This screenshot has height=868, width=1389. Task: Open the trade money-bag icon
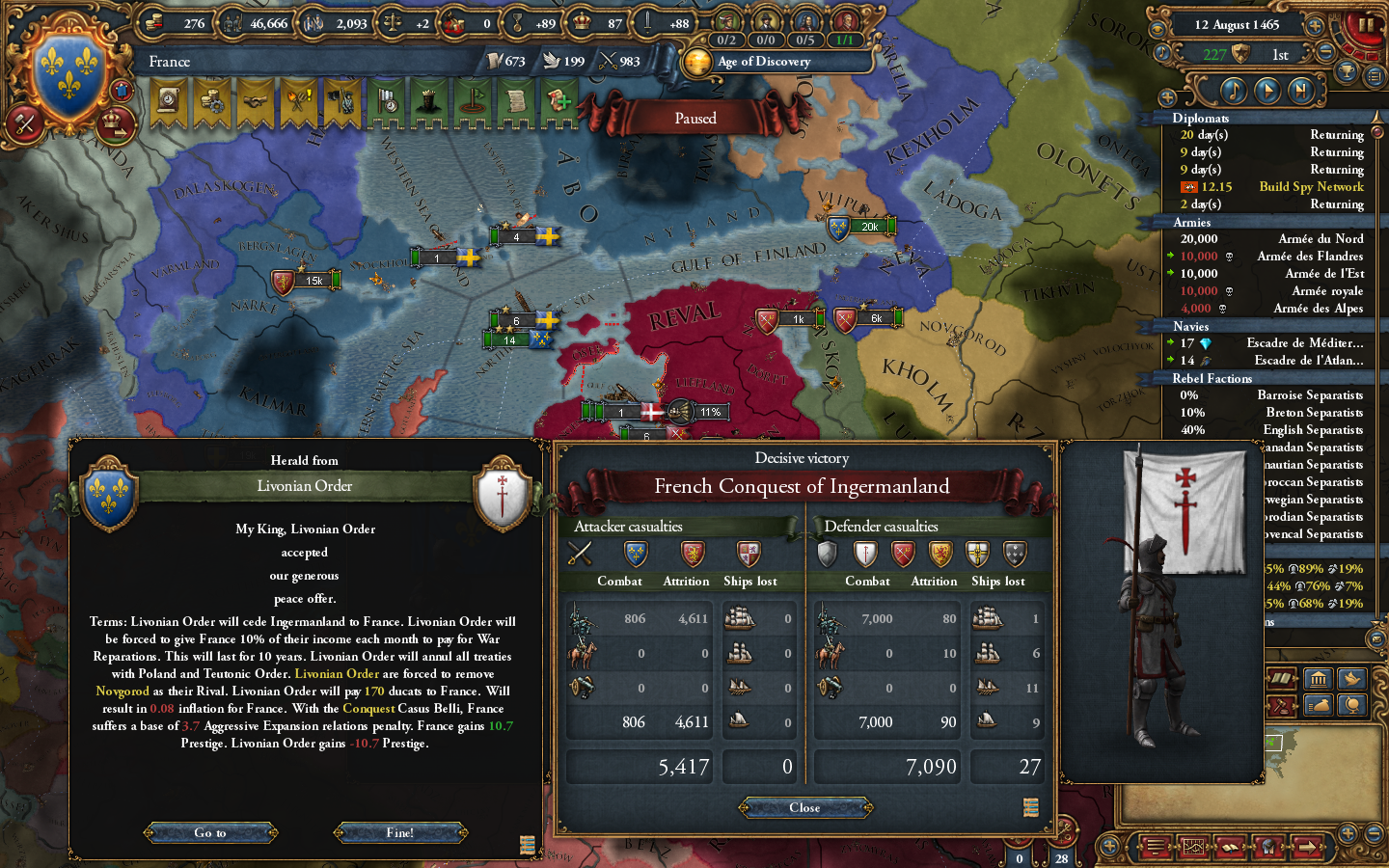click(1319, 704)
